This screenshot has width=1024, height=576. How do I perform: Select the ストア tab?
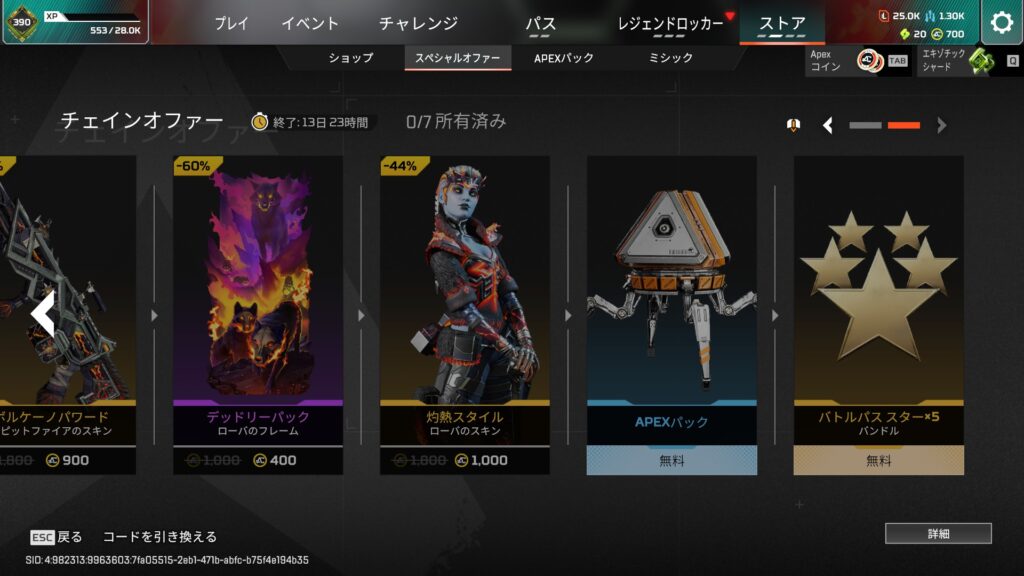pos(782,23)
